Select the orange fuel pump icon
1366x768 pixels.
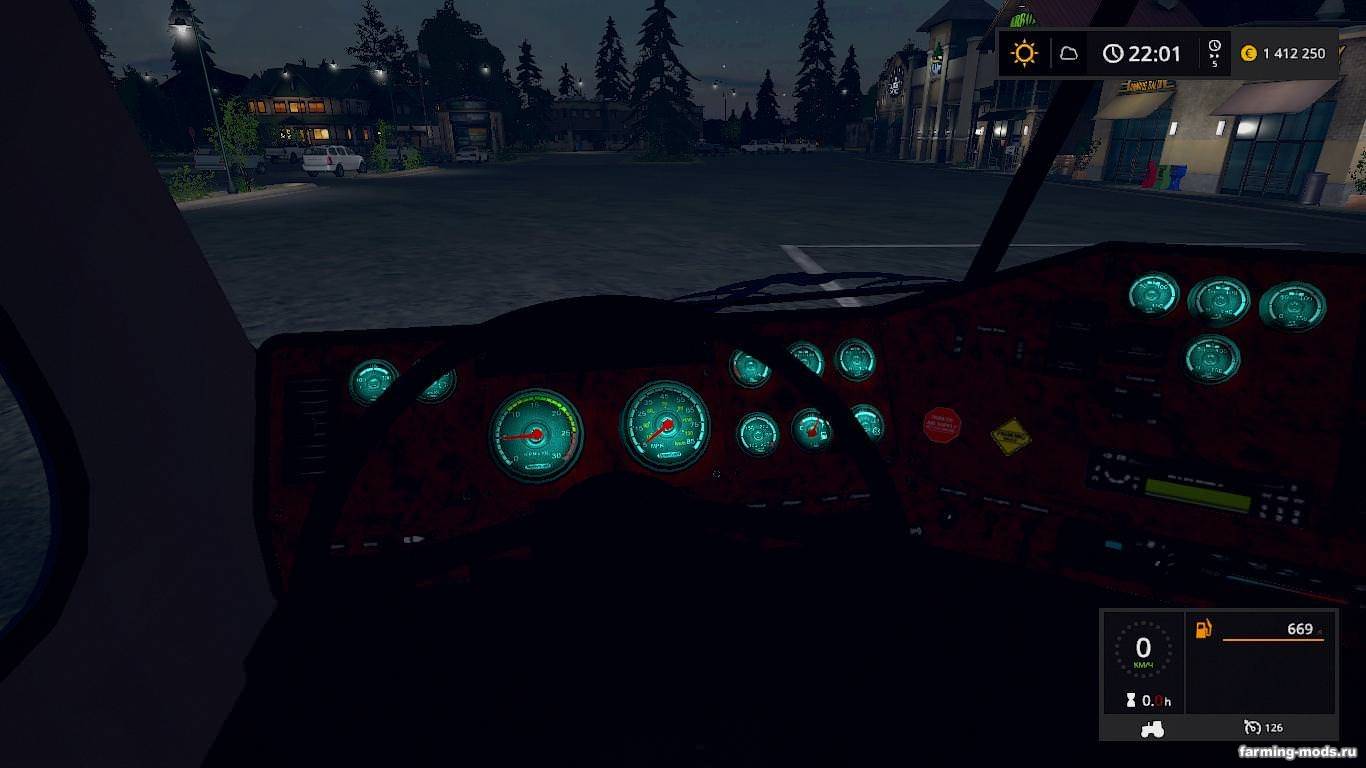pyautogui.click(x=1204, y=629)
